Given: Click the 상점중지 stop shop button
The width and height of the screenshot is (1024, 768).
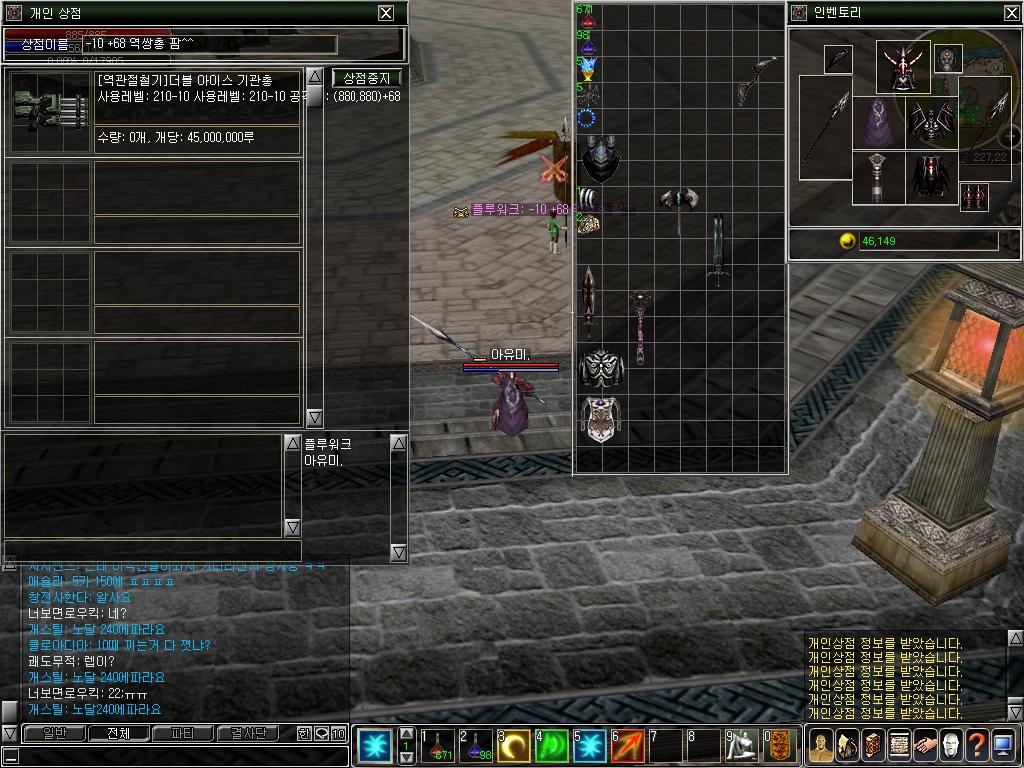Looking at the screenshot, I should coord(366,77).
